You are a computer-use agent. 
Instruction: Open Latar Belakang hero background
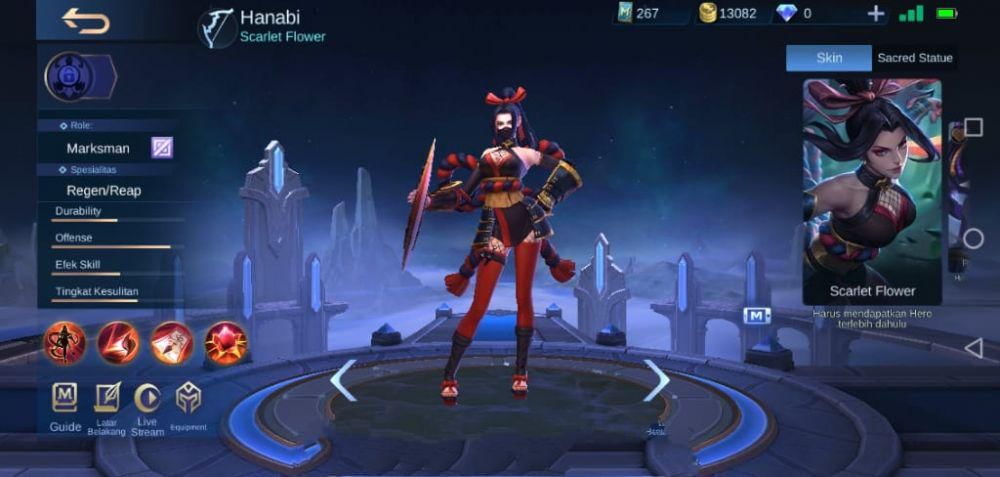pyautogui.click(x=106, y=403)
